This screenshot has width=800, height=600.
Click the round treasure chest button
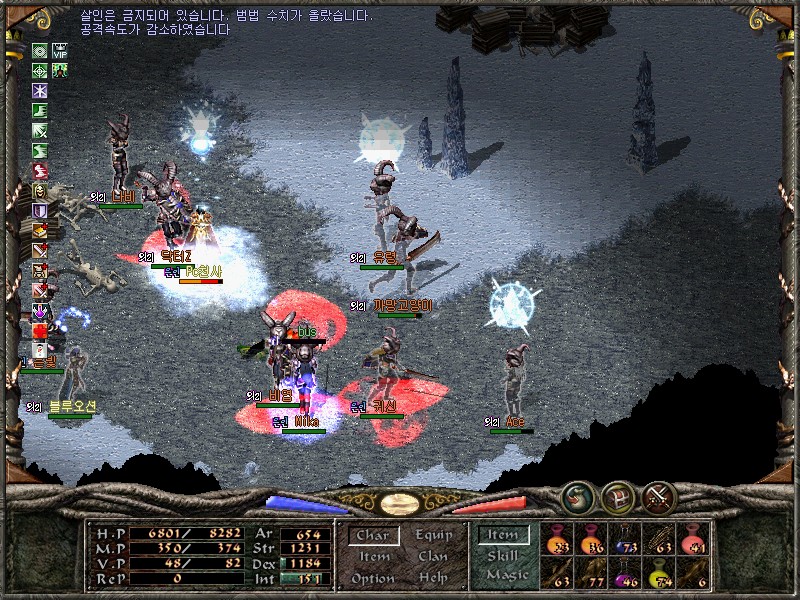click(x=618, y=497)
